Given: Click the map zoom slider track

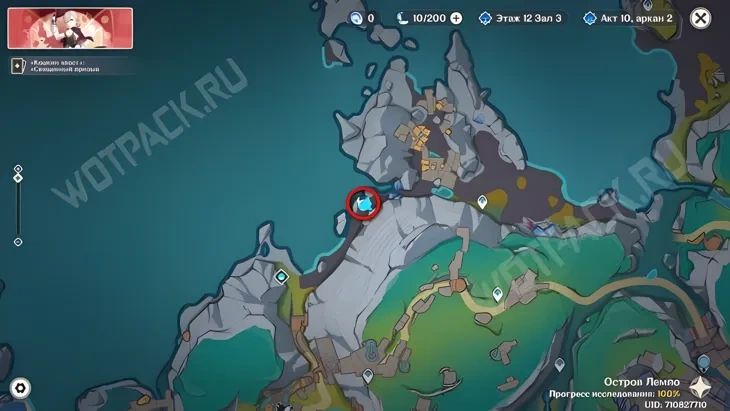Looking at the screenshot, I should (18, 212).
